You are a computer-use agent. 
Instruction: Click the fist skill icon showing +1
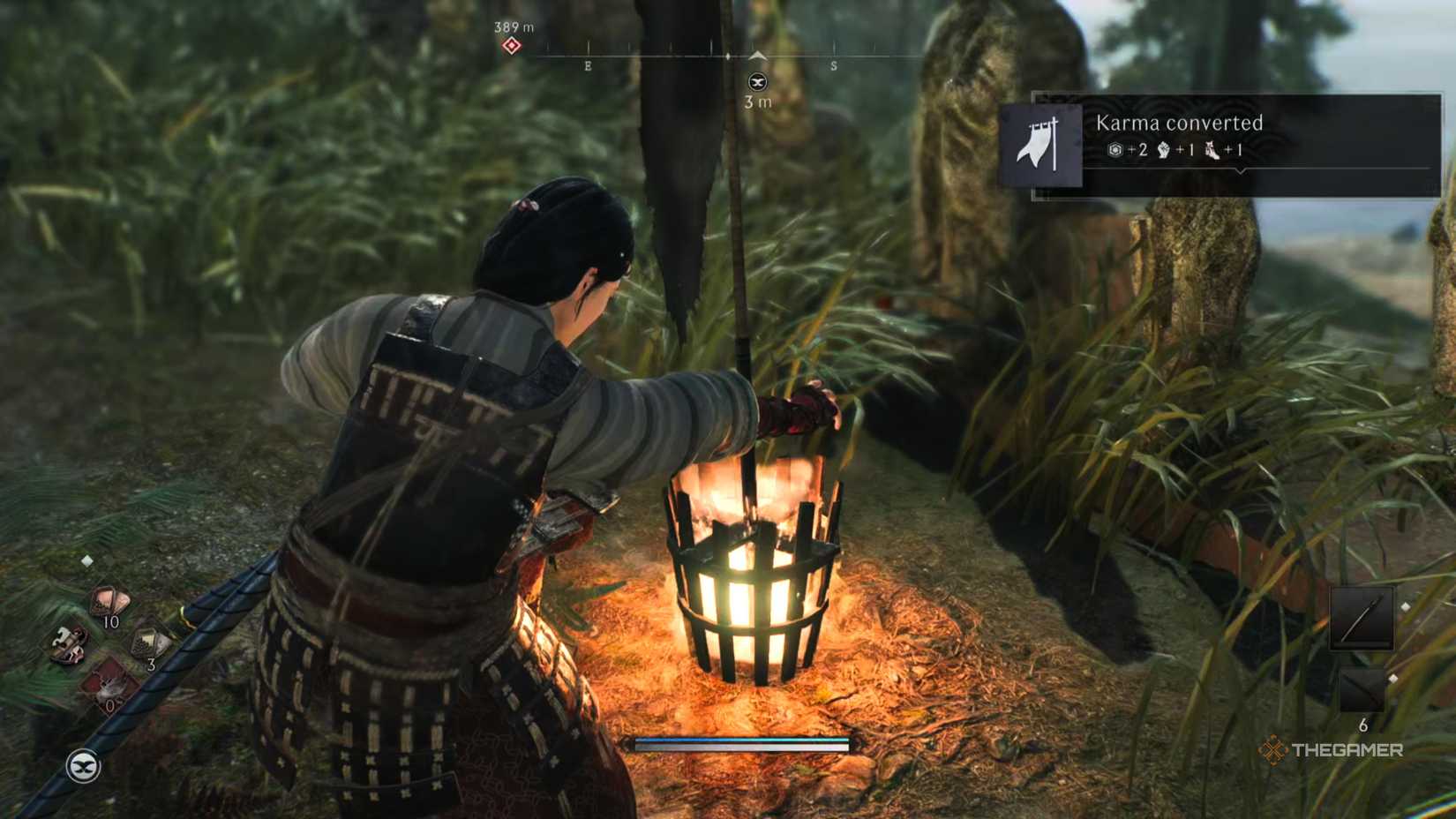click(x=1163, y=150)
